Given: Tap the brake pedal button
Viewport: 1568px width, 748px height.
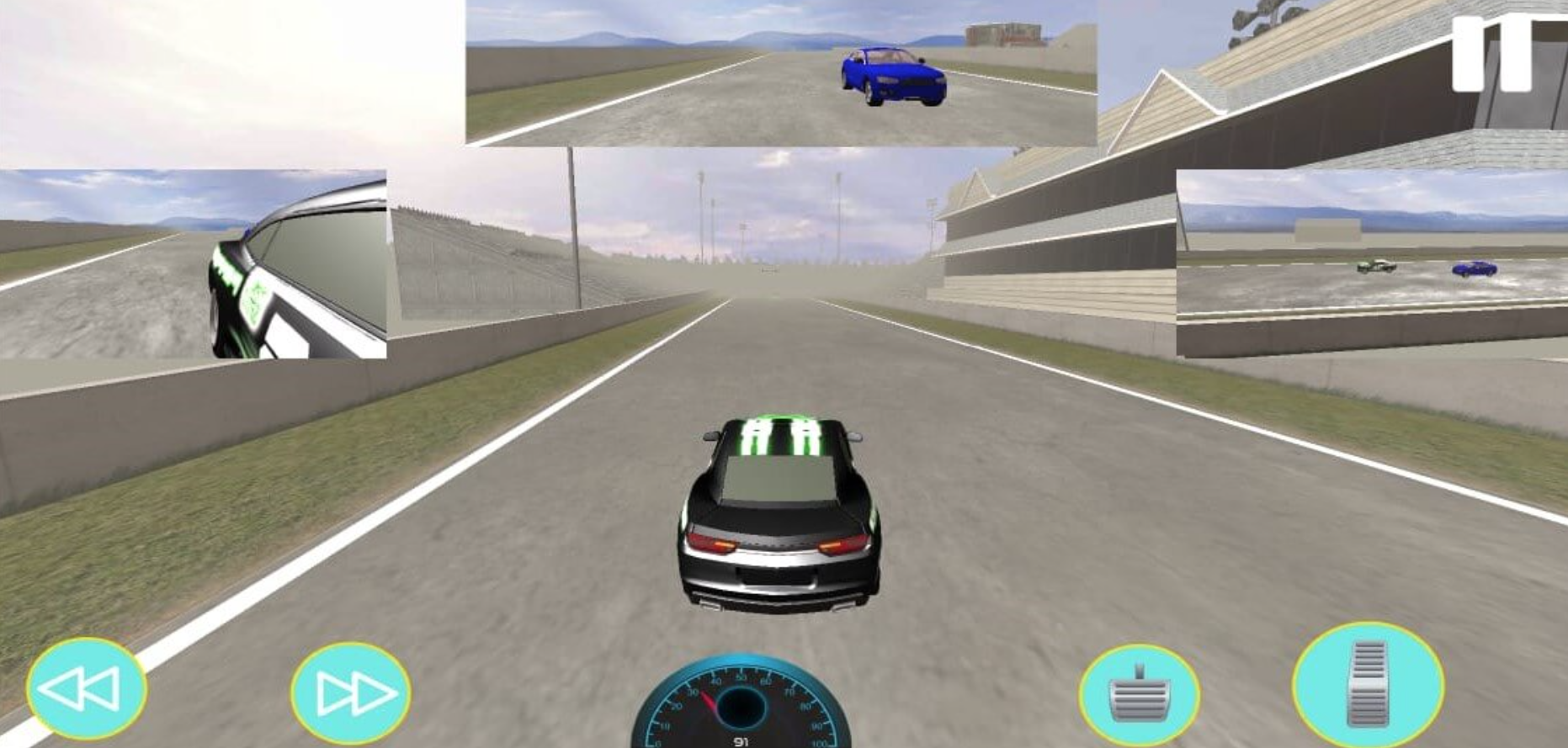Looking at the screenshot, I should tap(1139, 695).
